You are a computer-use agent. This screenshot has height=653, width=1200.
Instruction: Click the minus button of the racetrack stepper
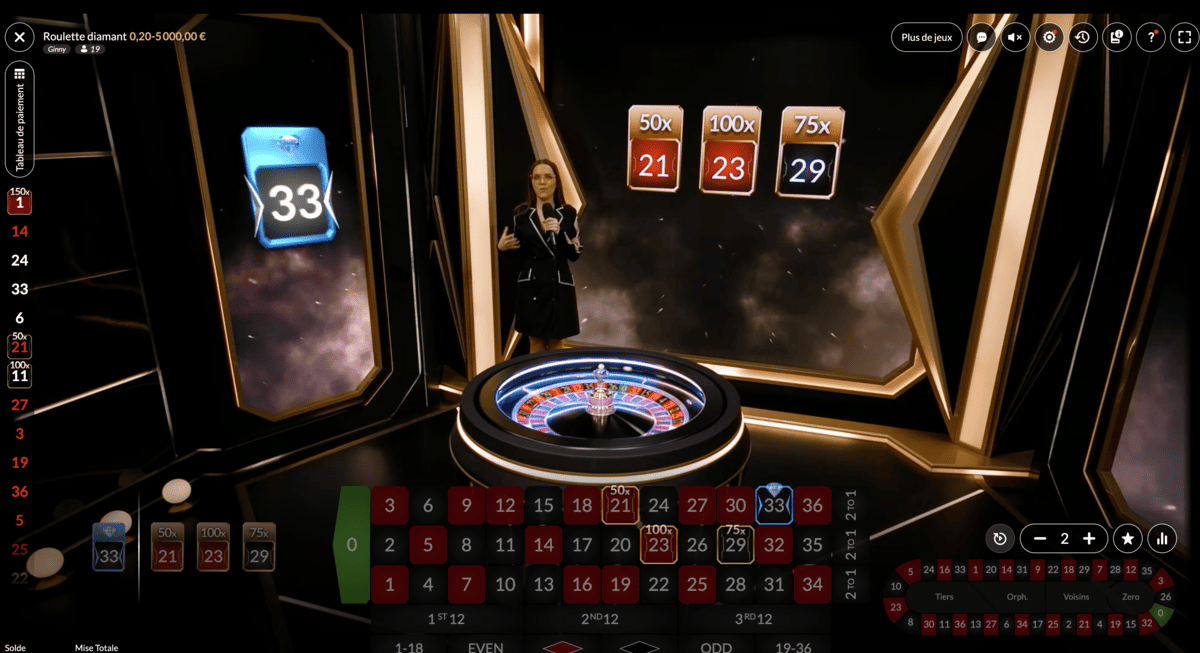[1040, 539]
